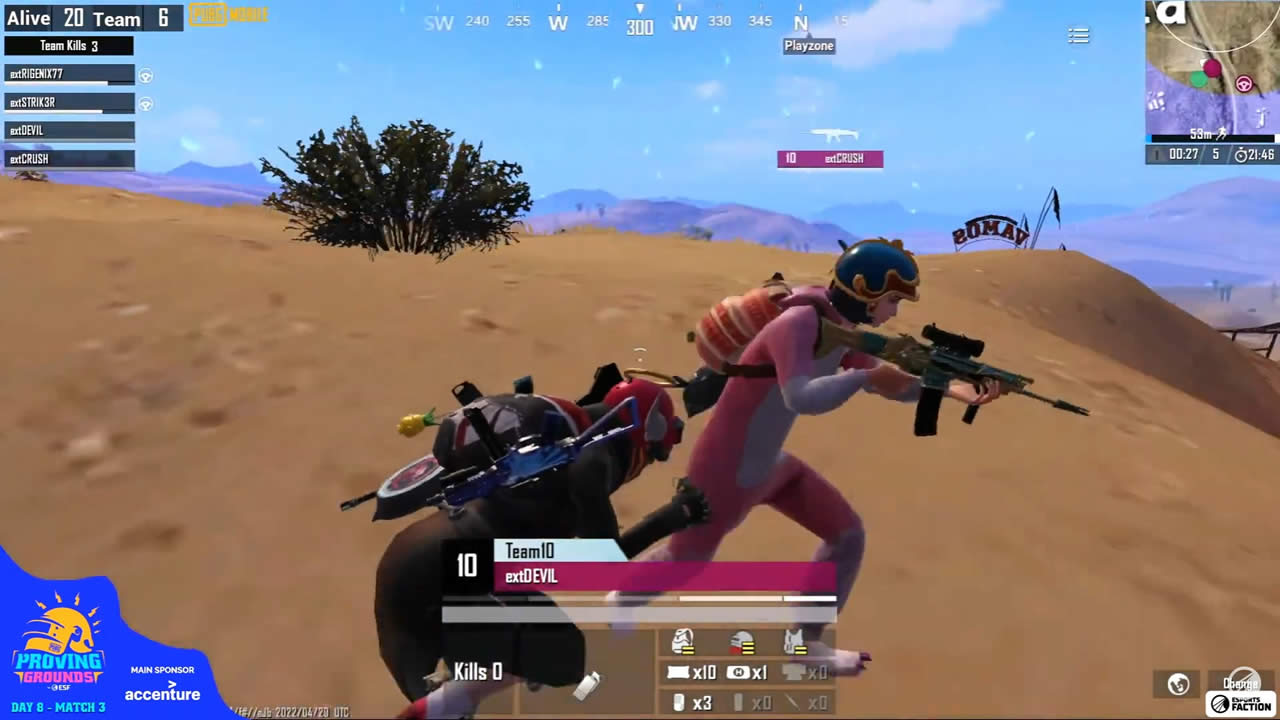This screenshot has height=720, width=1280.
Task: Toggle the vehicle indicator next to extRIGENIX77
Action: coord(145,74)
